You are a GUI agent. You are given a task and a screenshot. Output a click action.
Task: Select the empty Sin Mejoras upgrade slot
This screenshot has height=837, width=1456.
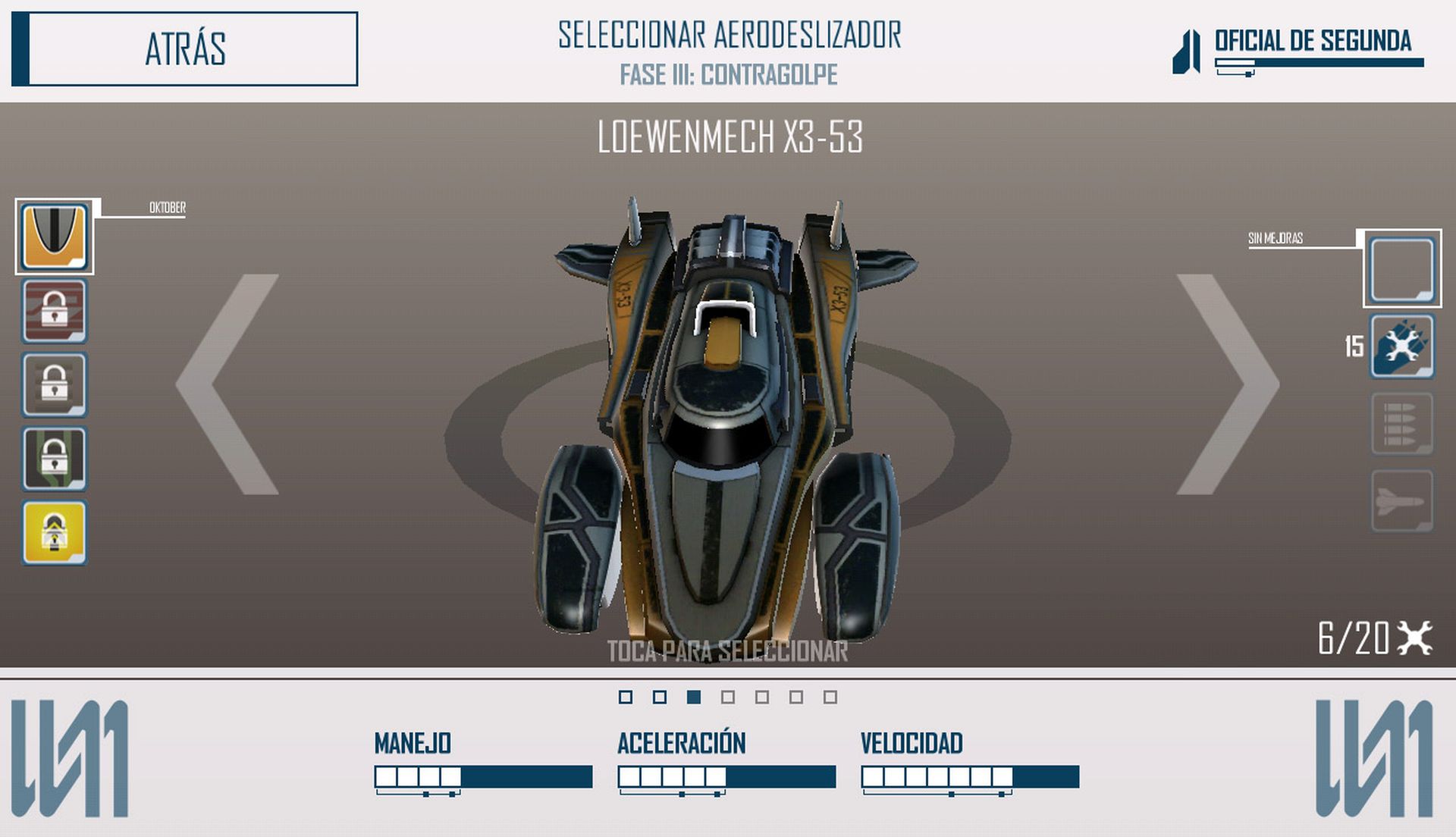[x=1402, y=269]
